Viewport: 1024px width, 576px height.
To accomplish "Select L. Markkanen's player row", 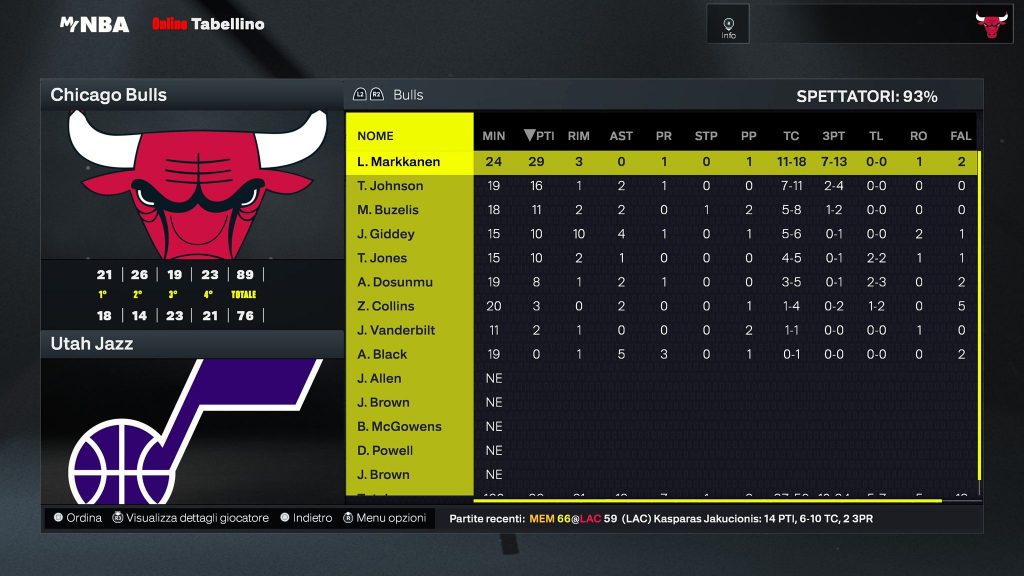I will 398,162.
